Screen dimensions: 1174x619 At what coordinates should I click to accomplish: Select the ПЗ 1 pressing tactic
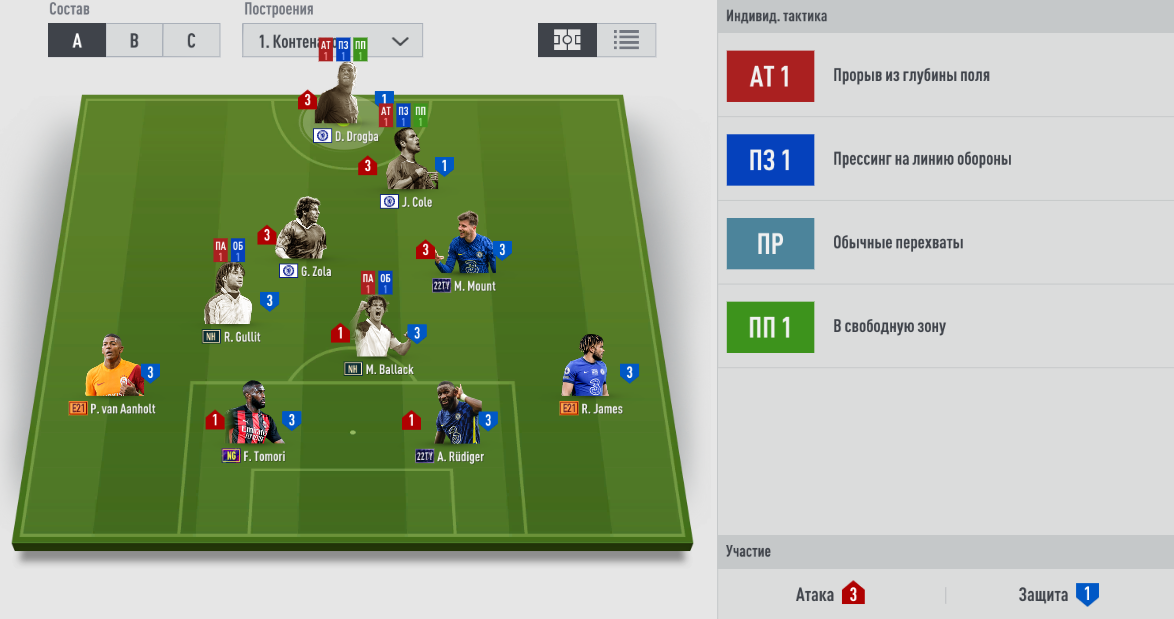coord(770,160)
